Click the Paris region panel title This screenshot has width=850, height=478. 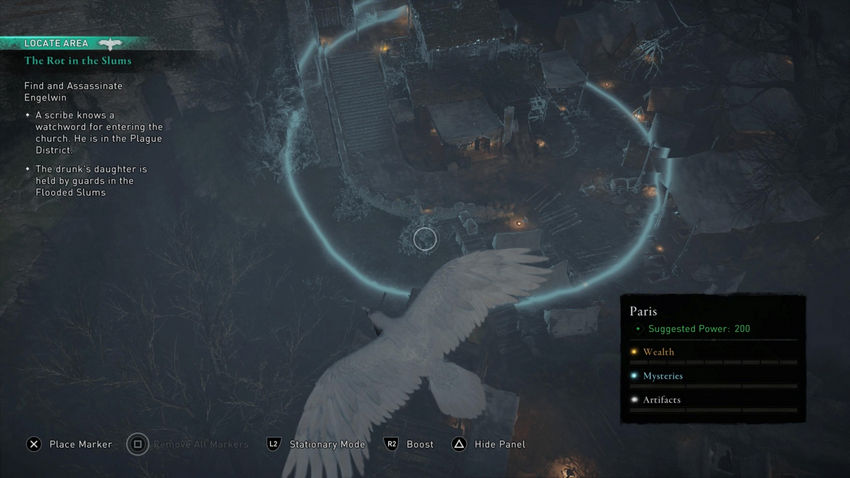(645, 311)
